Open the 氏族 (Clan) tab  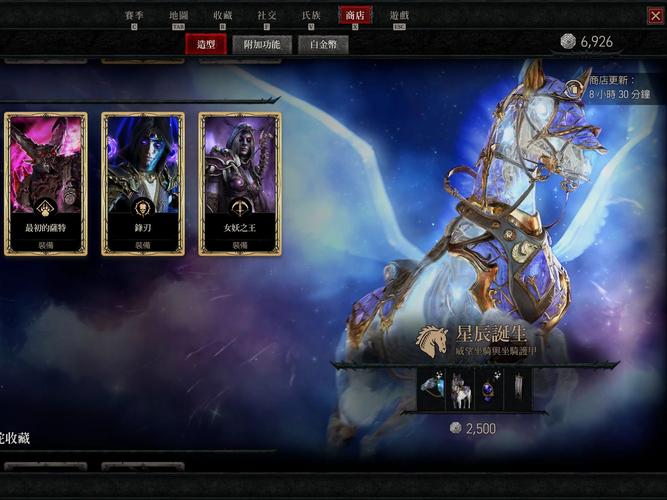coord(311,16)
